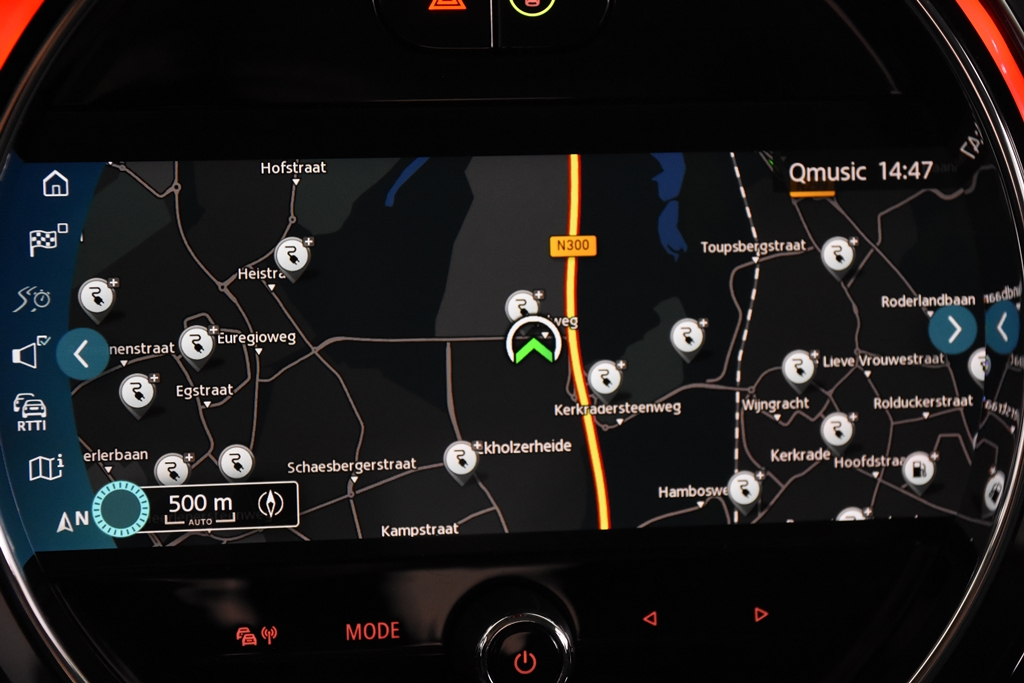The width and height of the screenshot is (1024, 683).
Task: Open the route and stopwatch icon
Action: (34, 298)
